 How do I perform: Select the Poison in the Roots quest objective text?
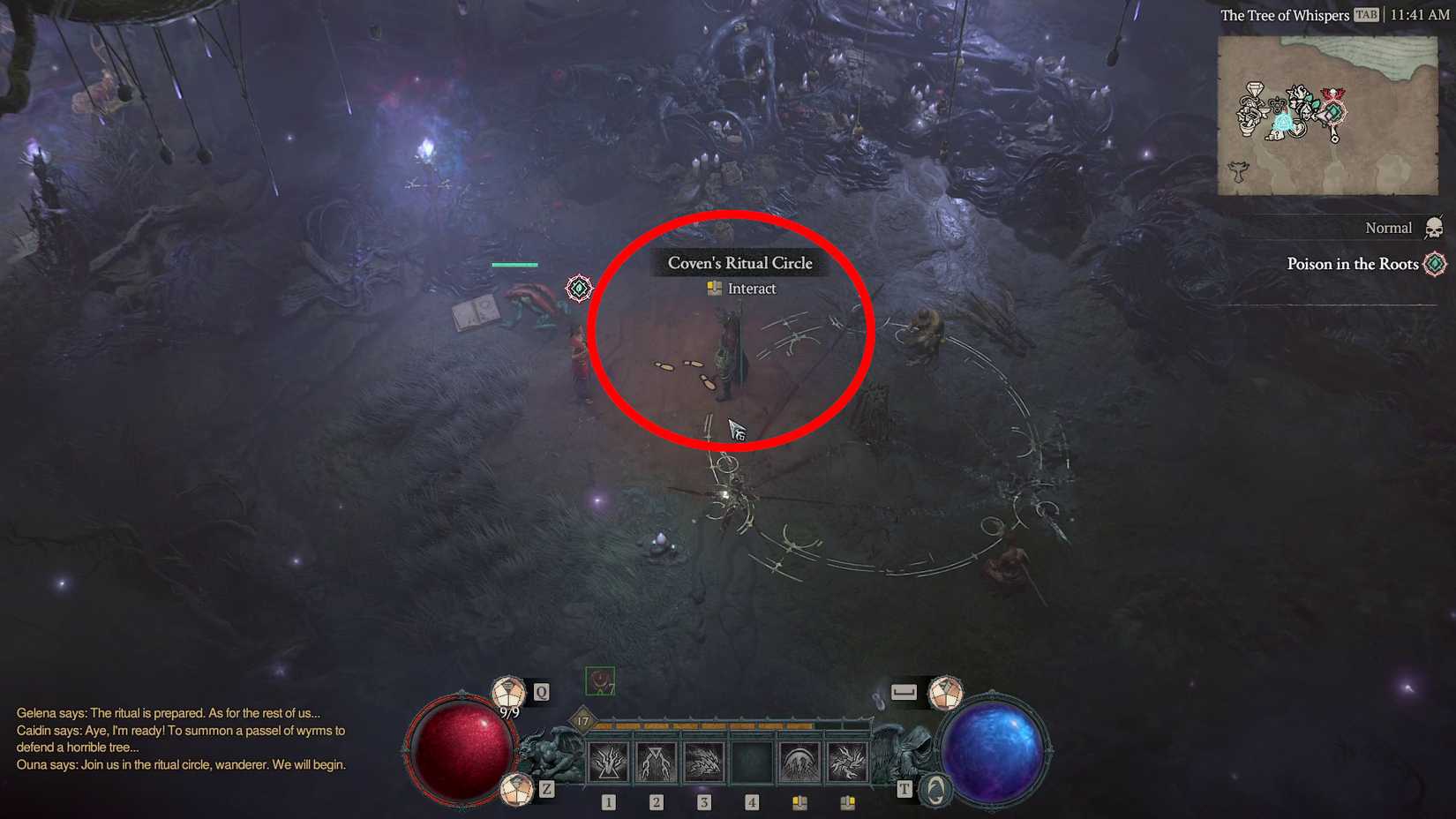1353,264
